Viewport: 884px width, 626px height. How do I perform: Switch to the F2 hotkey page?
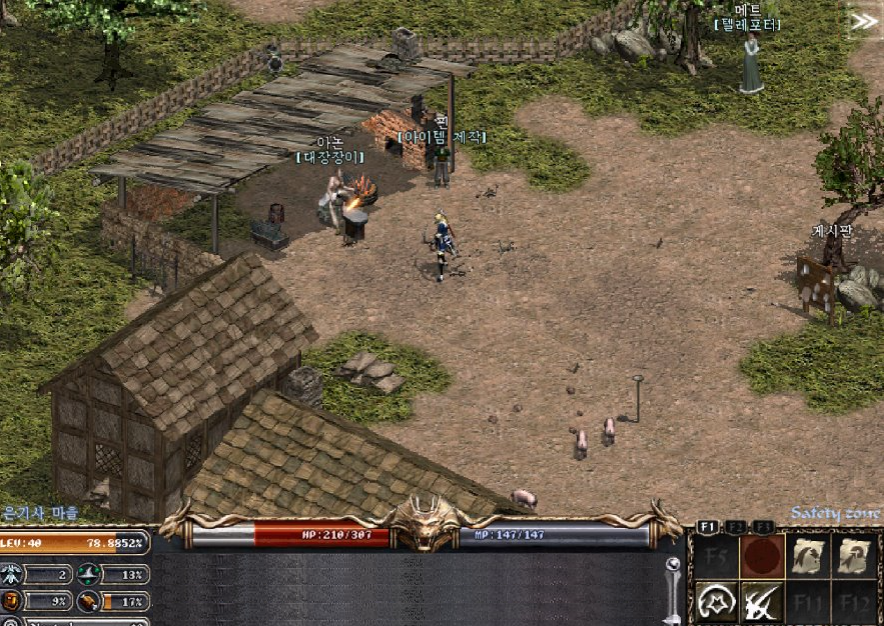click(x=736, y=526)
